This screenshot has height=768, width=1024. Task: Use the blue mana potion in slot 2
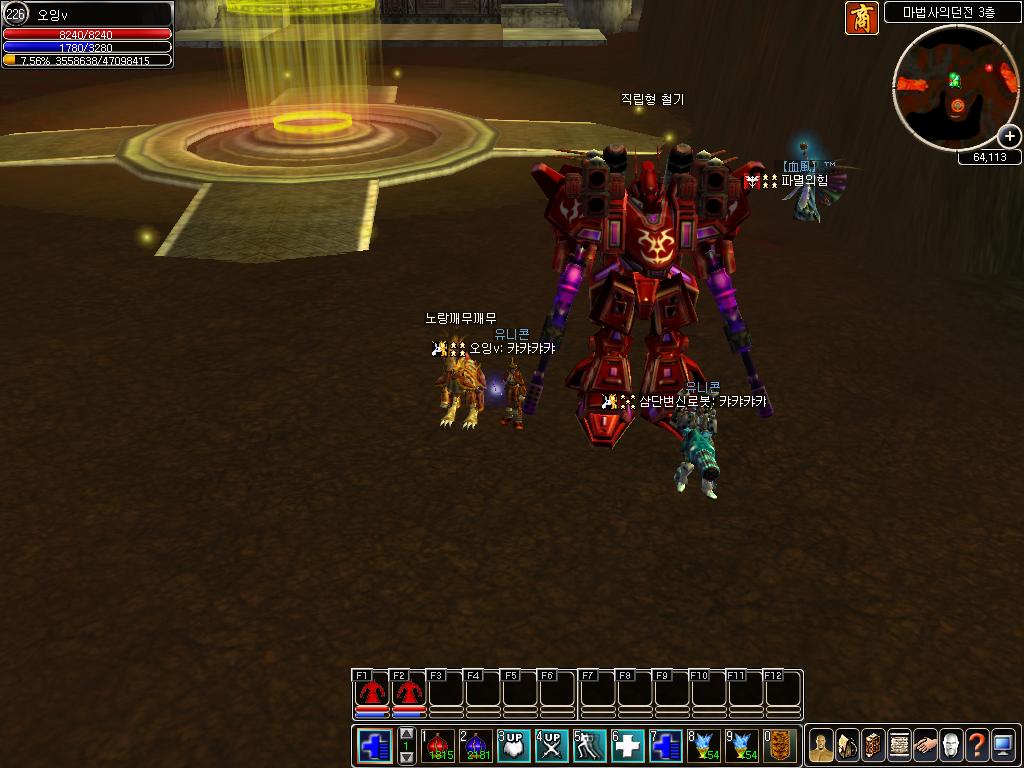(x=475, y=746)
